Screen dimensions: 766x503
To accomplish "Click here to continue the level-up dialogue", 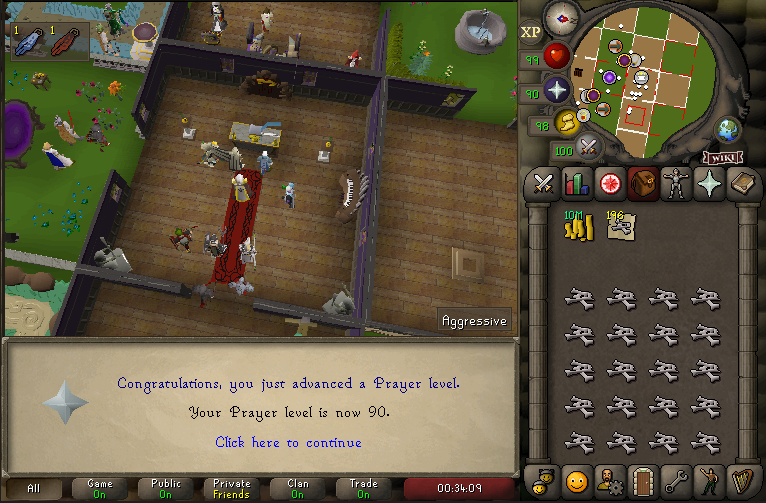I will [288, 442].
